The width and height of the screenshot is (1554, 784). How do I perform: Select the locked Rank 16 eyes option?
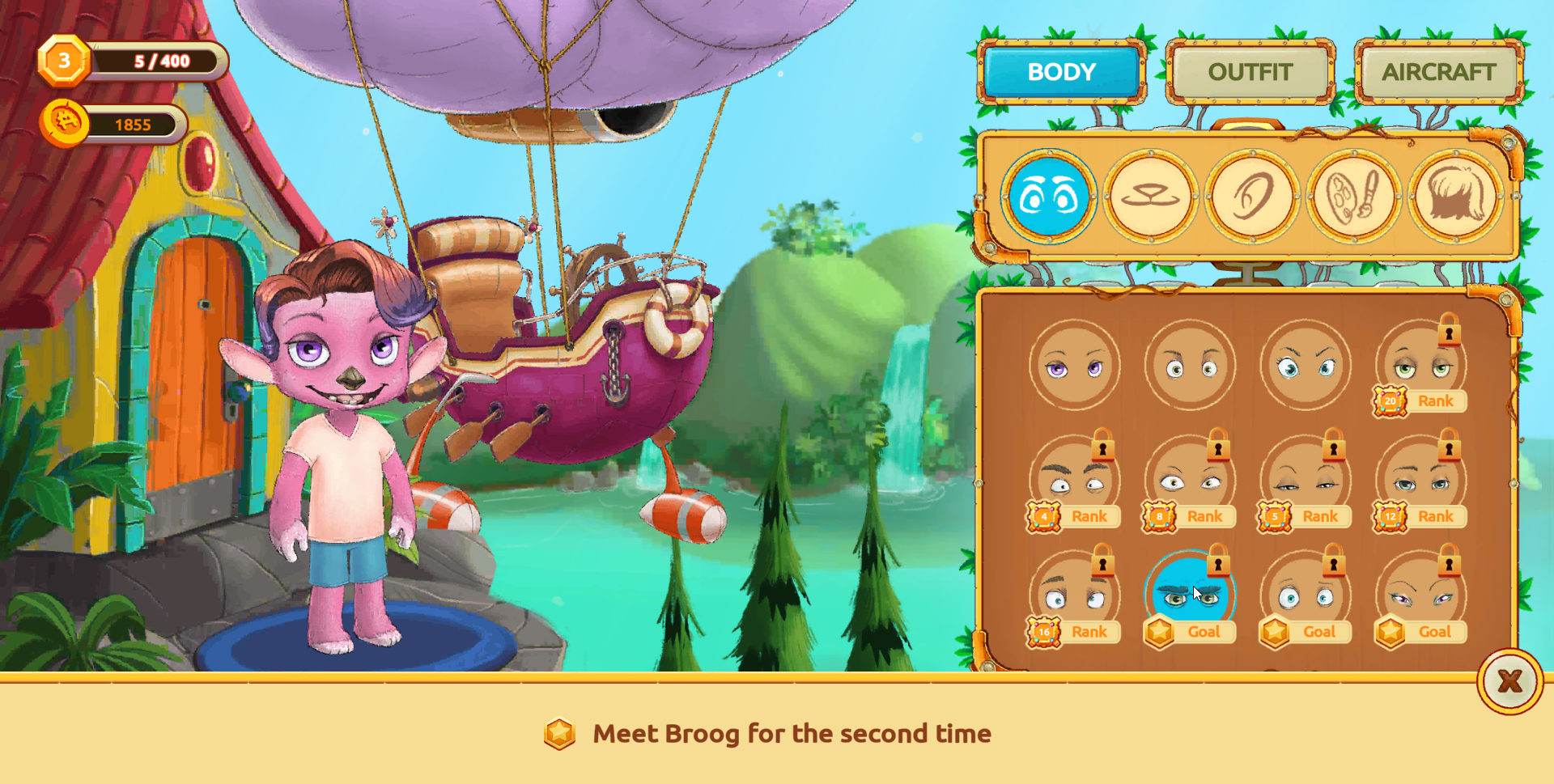click(1074, 597)
